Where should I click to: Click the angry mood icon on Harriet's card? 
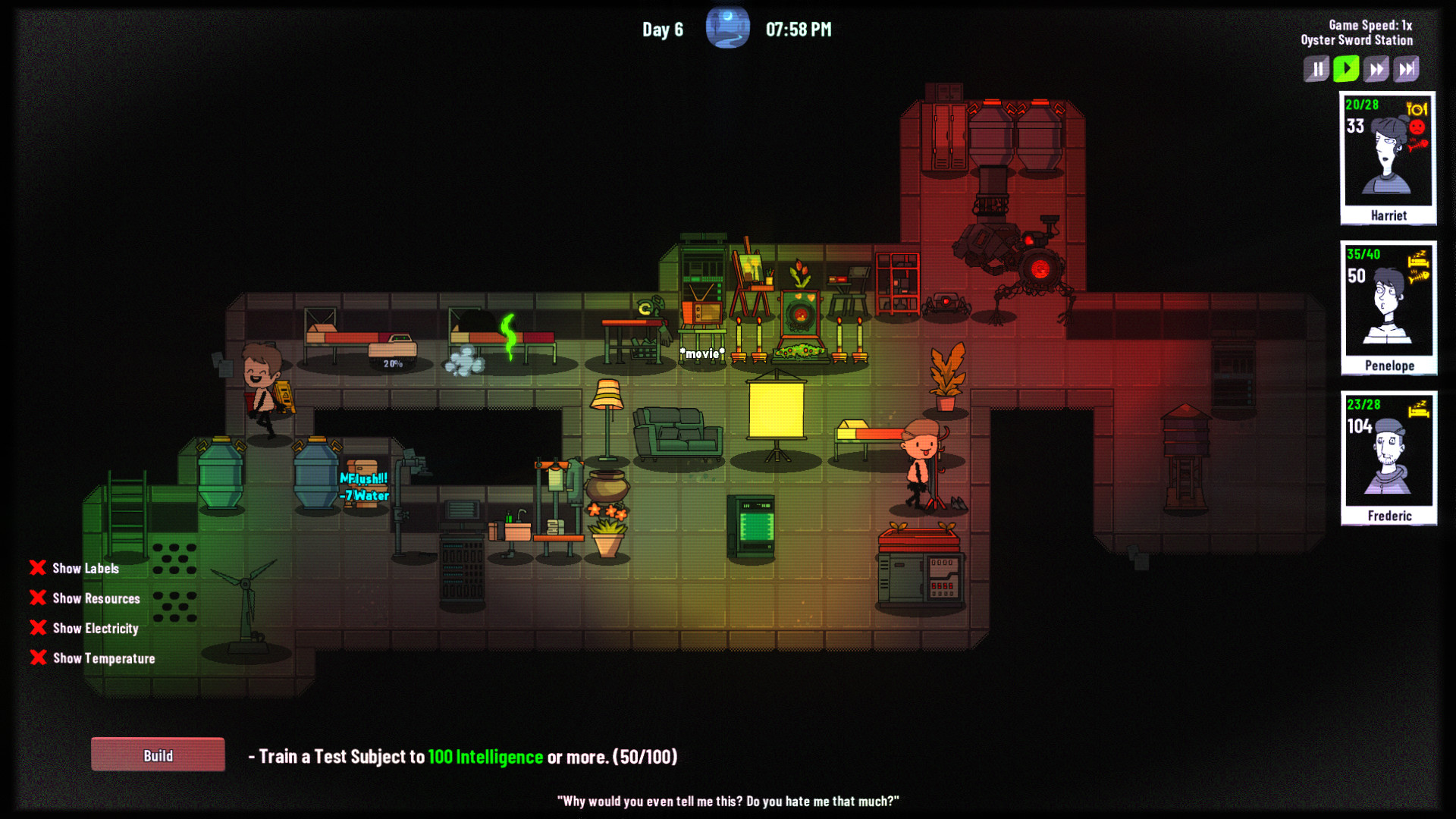click(1417, 127)
